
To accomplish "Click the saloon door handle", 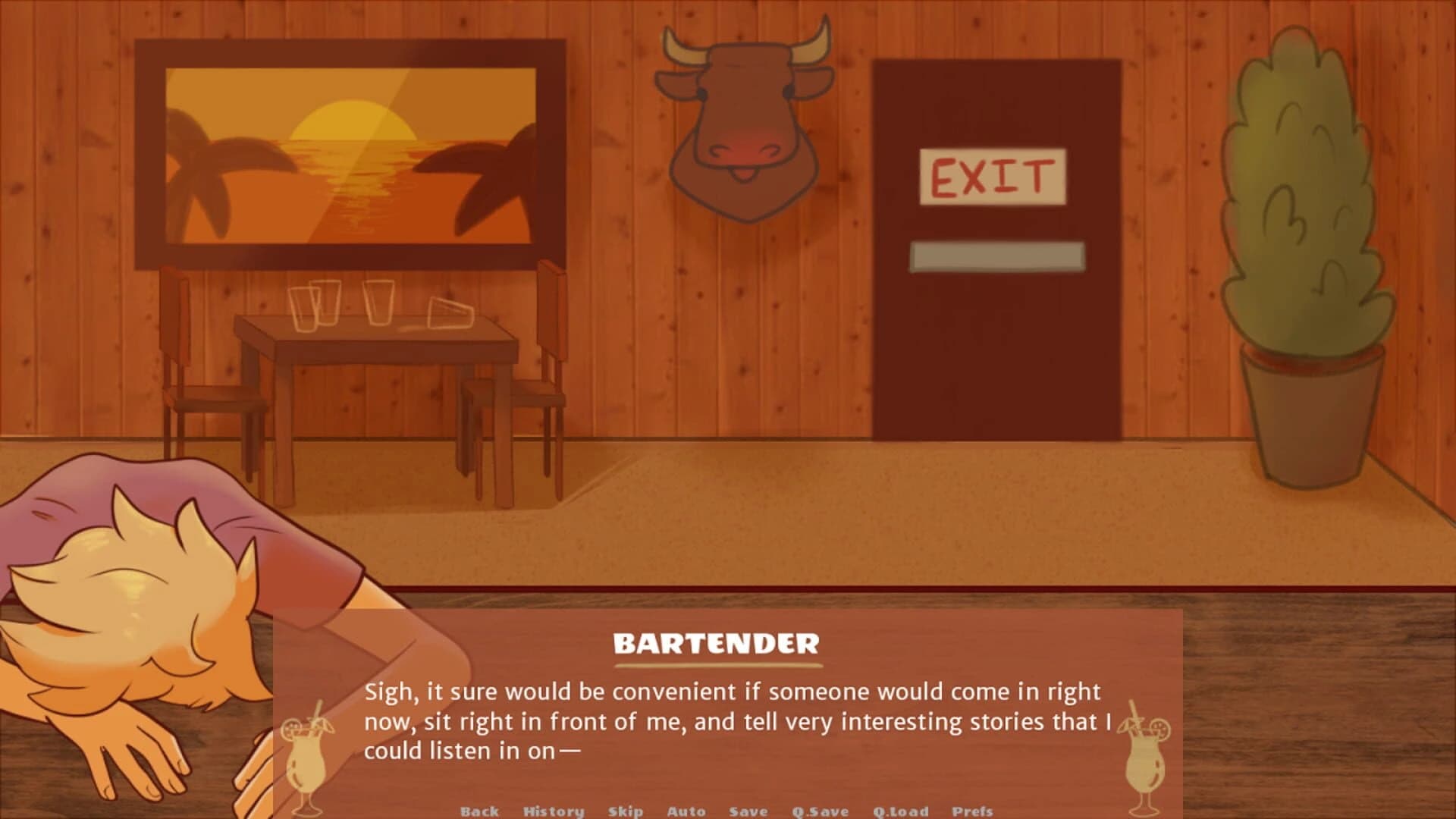I will [997, 256].
